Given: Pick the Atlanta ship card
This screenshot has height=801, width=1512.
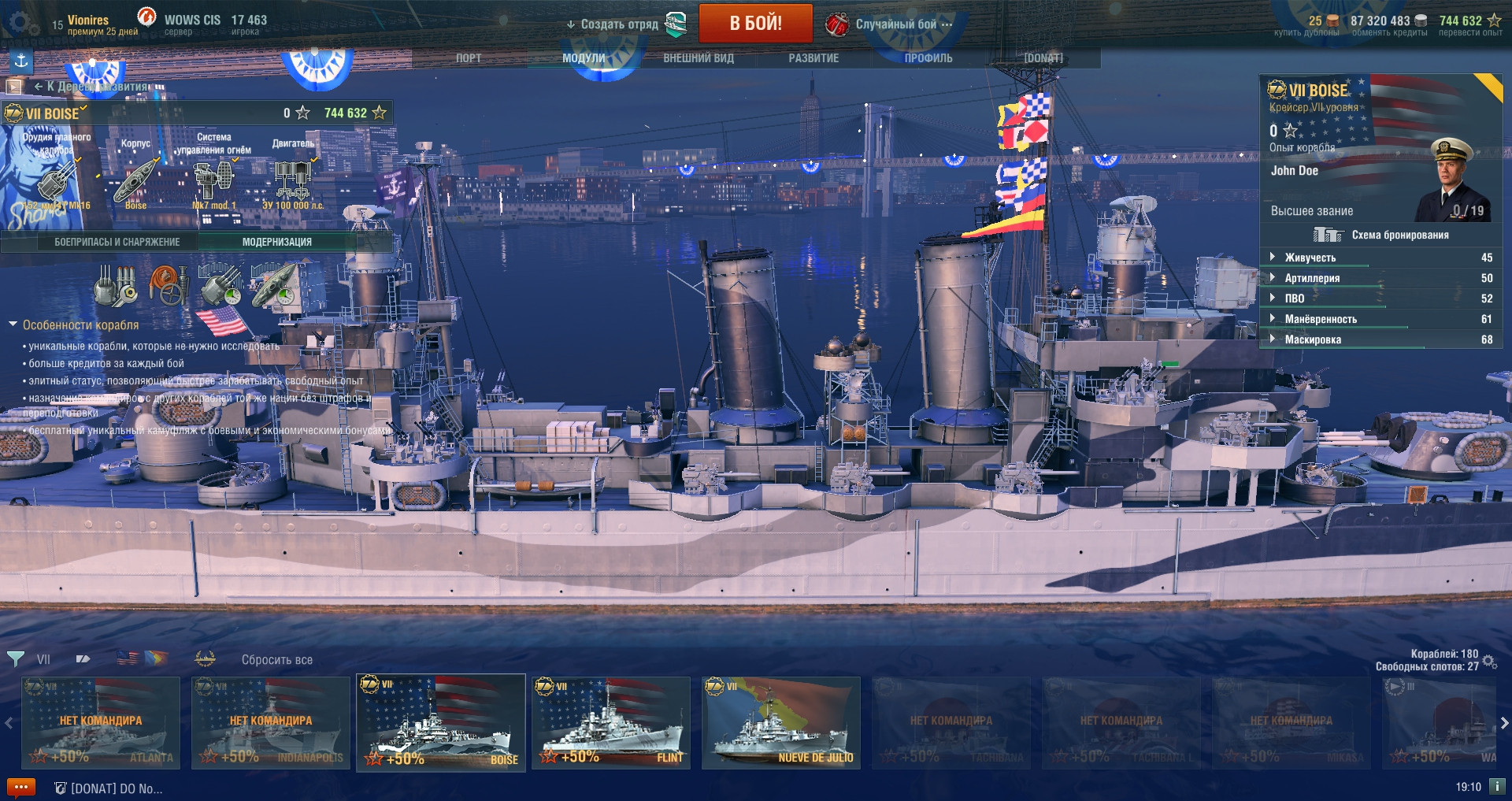Looking at the screenshot, I should point(101,722).
